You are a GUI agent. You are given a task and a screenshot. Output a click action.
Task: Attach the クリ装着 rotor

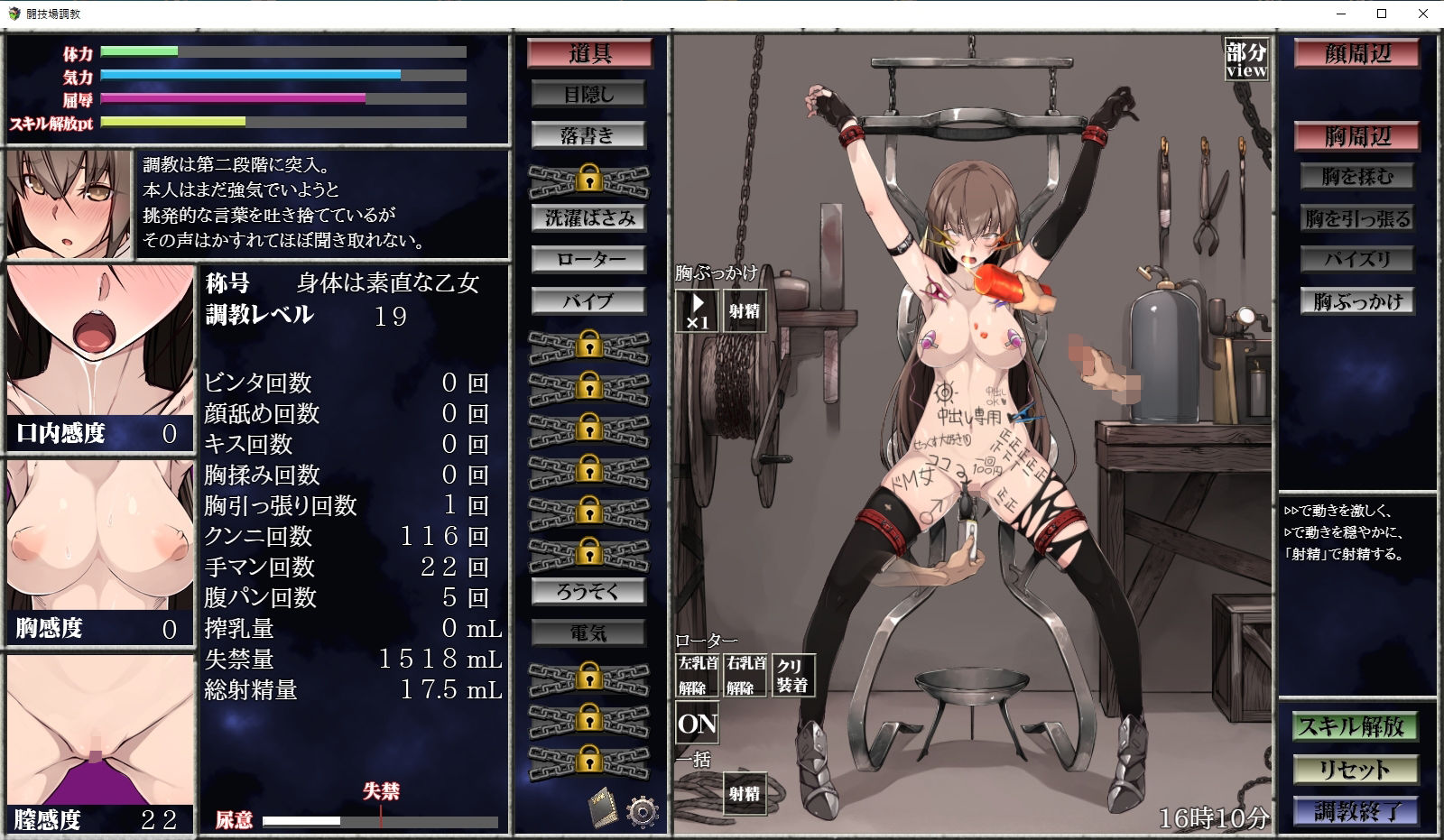[793, 675]
